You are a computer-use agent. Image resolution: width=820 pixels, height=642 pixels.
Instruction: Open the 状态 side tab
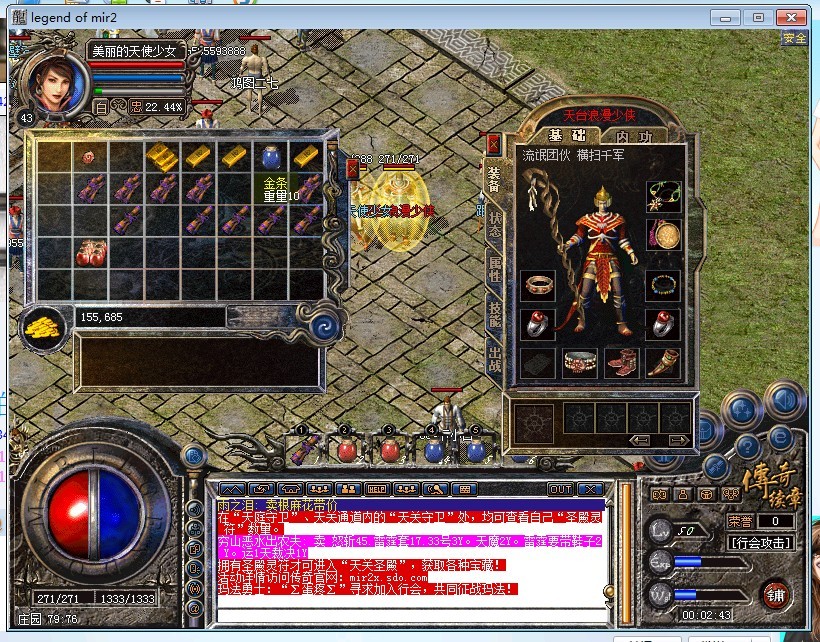coord(494,223)
